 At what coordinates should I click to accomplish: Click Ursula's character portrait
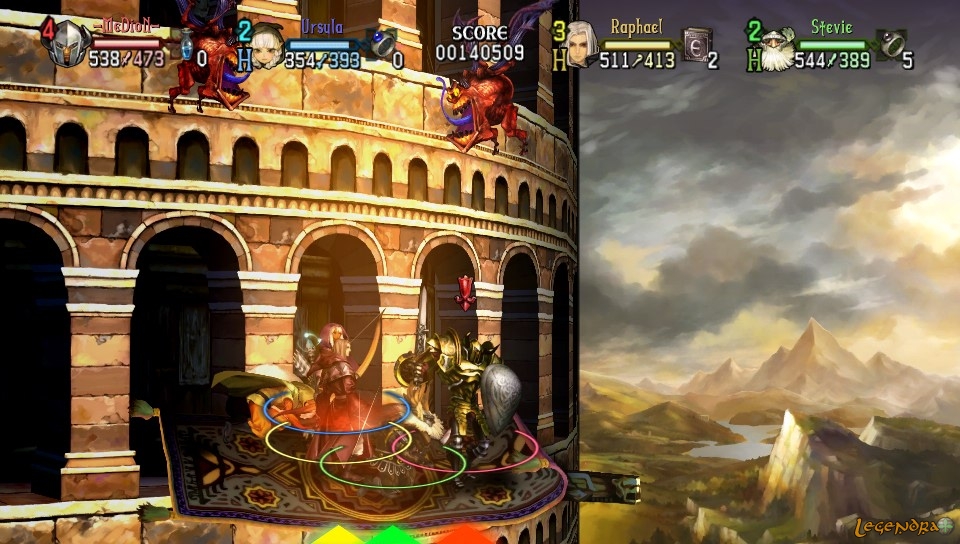[x=267, y=46]
